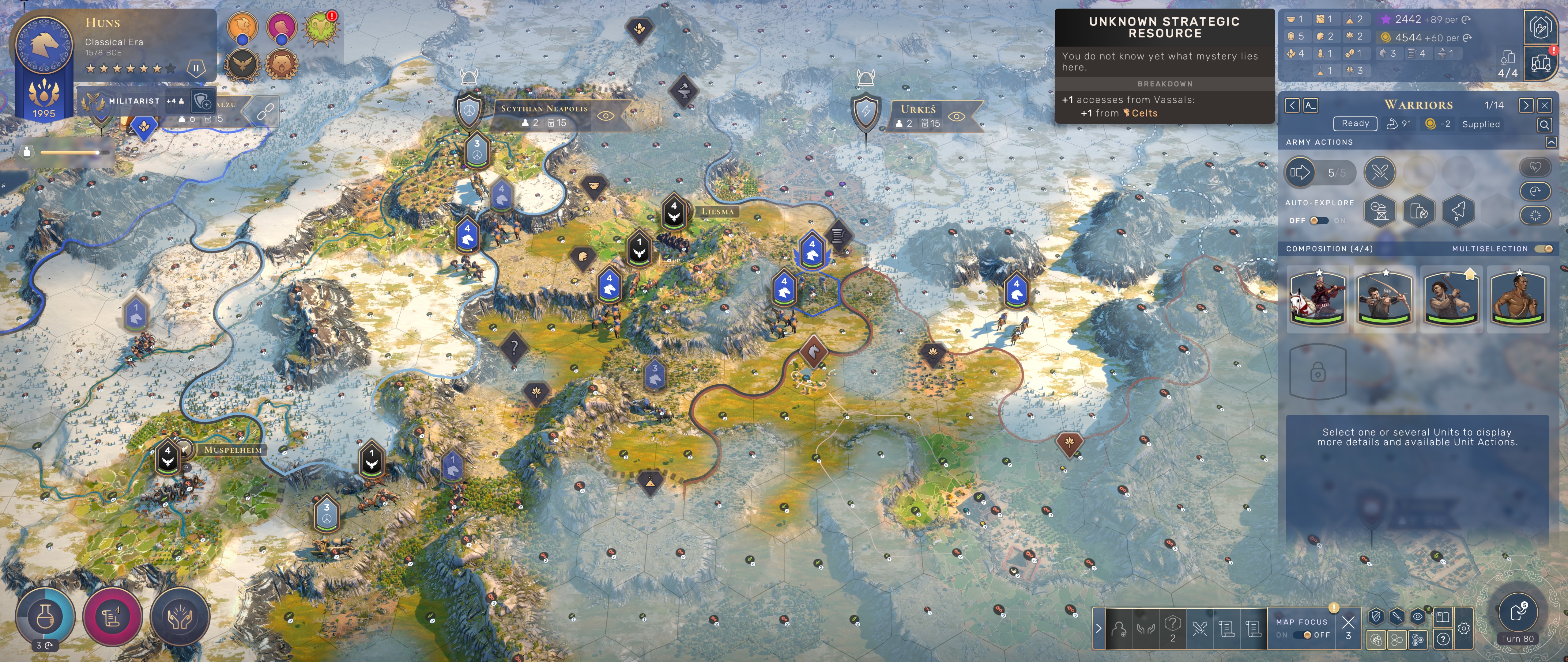Go to the next army with the right arrow
The image size is (1568, 662).
click(1525, 105)
